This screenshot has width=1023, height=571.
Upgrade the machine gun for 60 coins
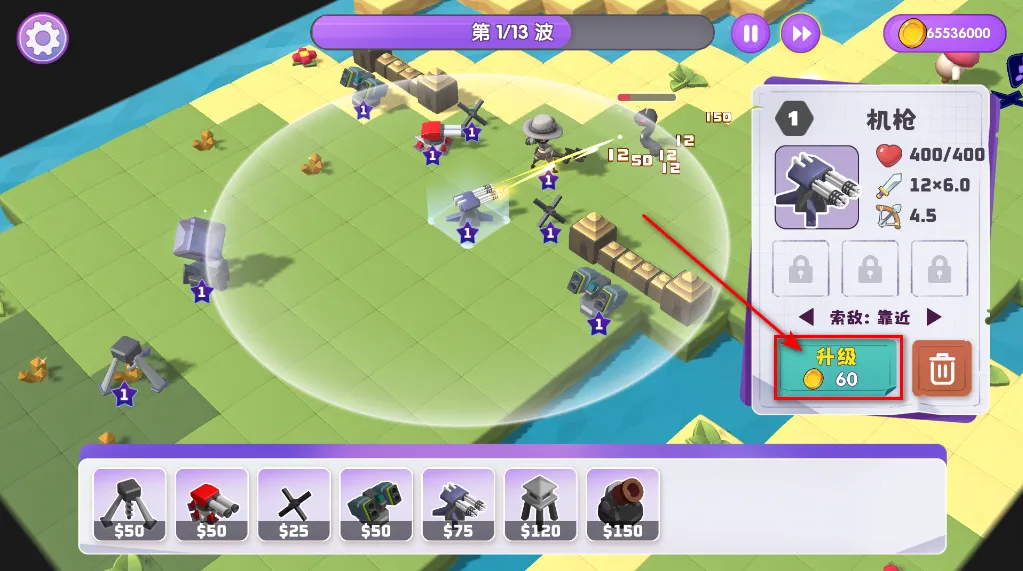[x=838, y=368]
